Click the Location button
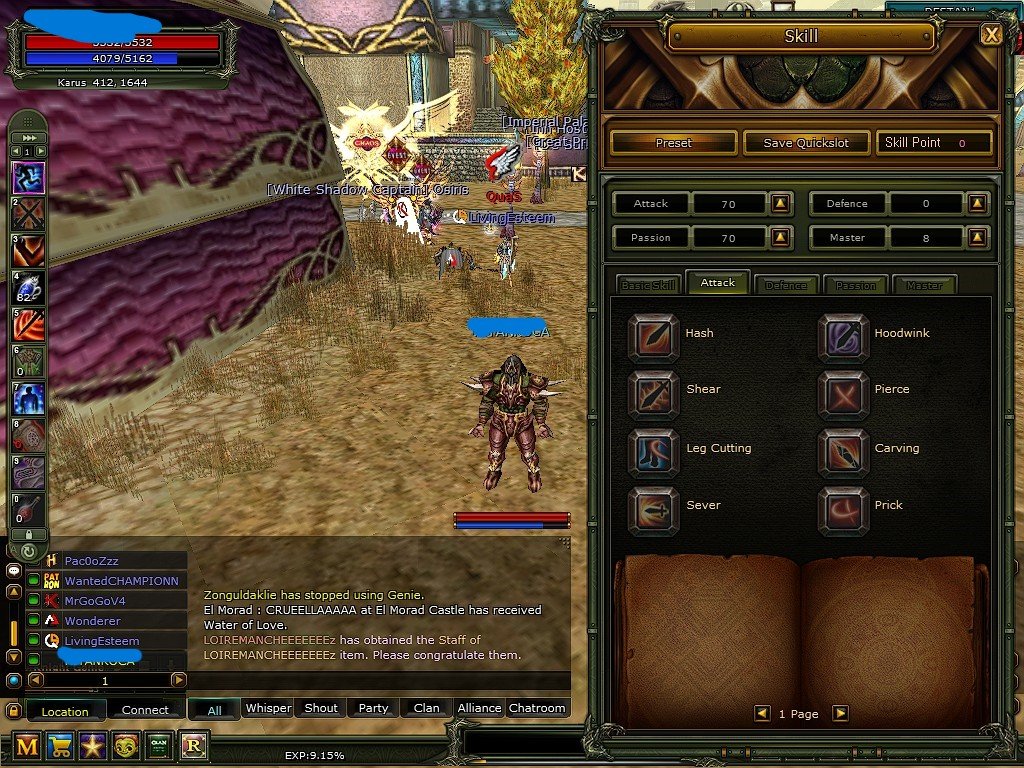1024x768 pixels. click(x=65, y=711)
